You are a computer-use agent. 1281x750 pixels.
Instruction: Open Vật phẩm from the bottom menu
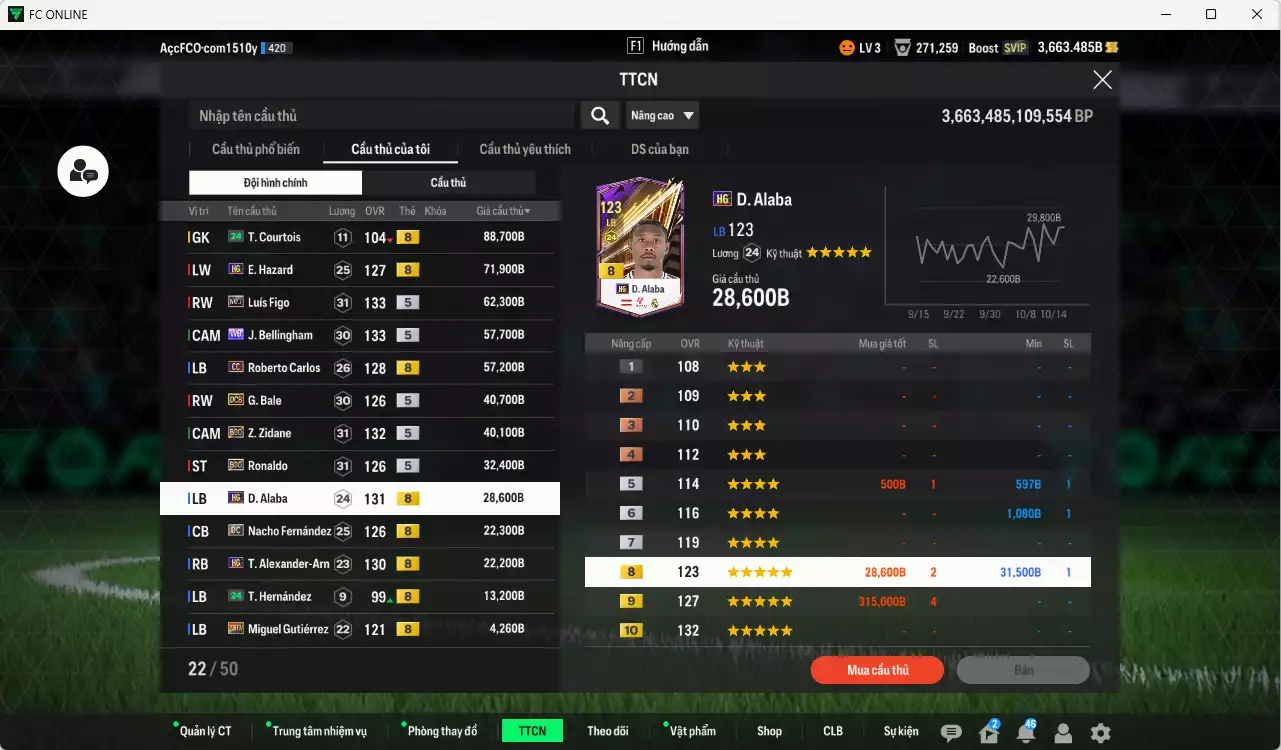tap(691, 731)
